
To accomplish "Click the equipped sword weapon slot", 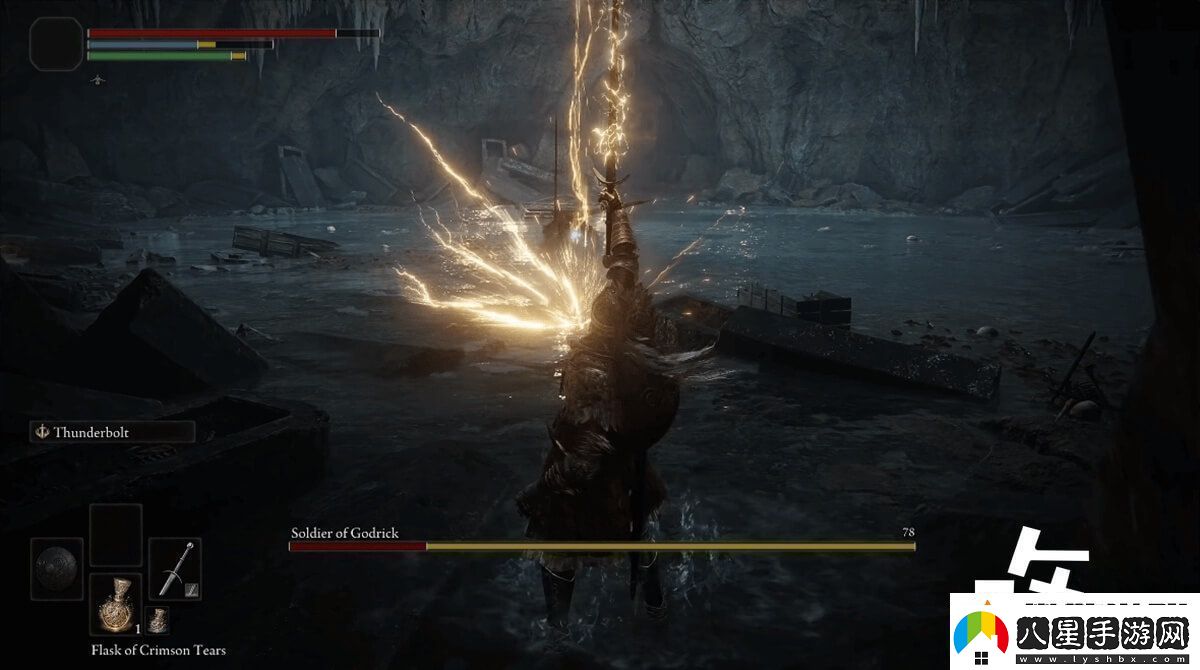I will pyautogui.click(x=175, y=569).
